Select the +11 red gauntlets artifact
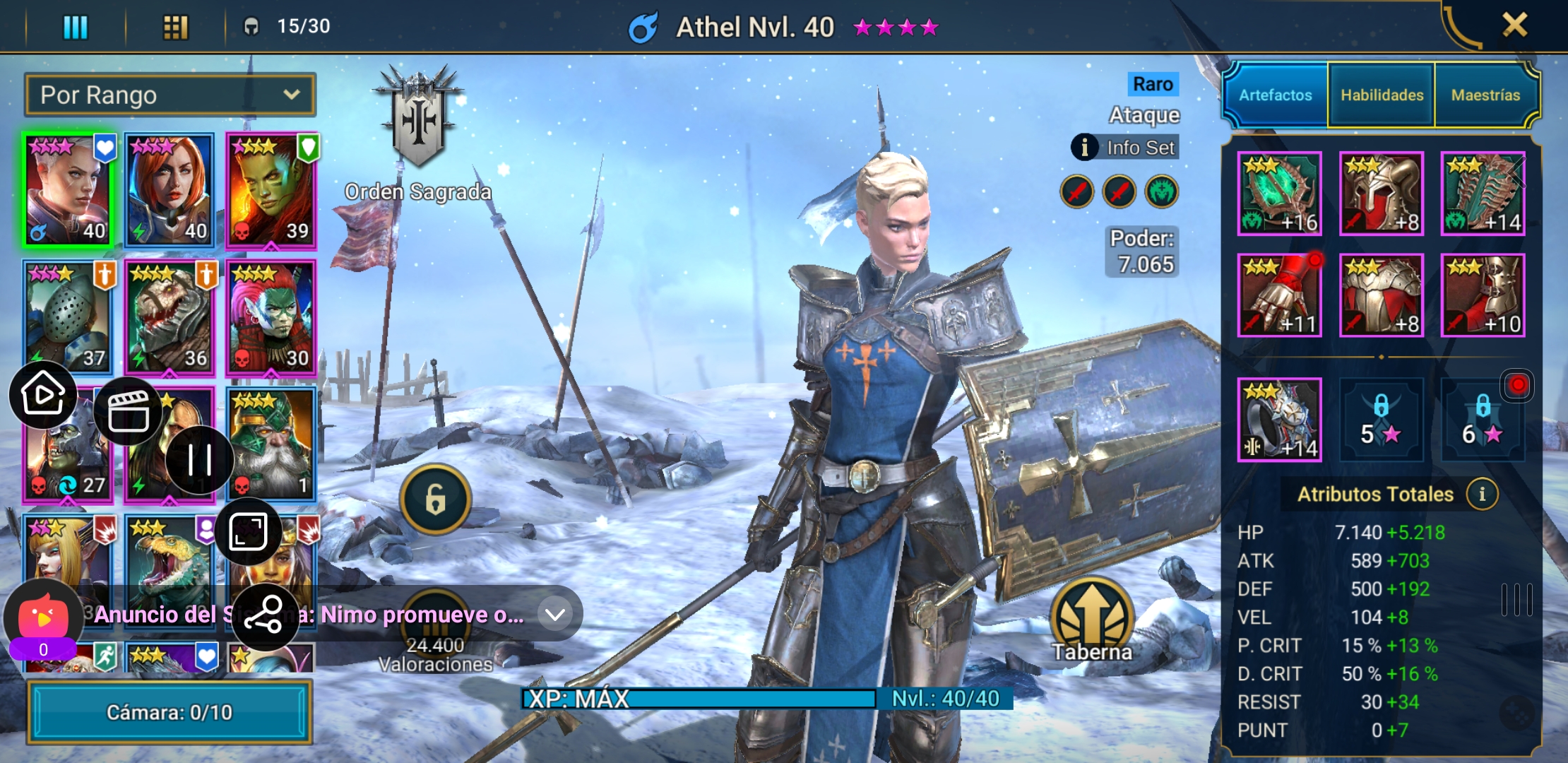 tap(1279, 295)
